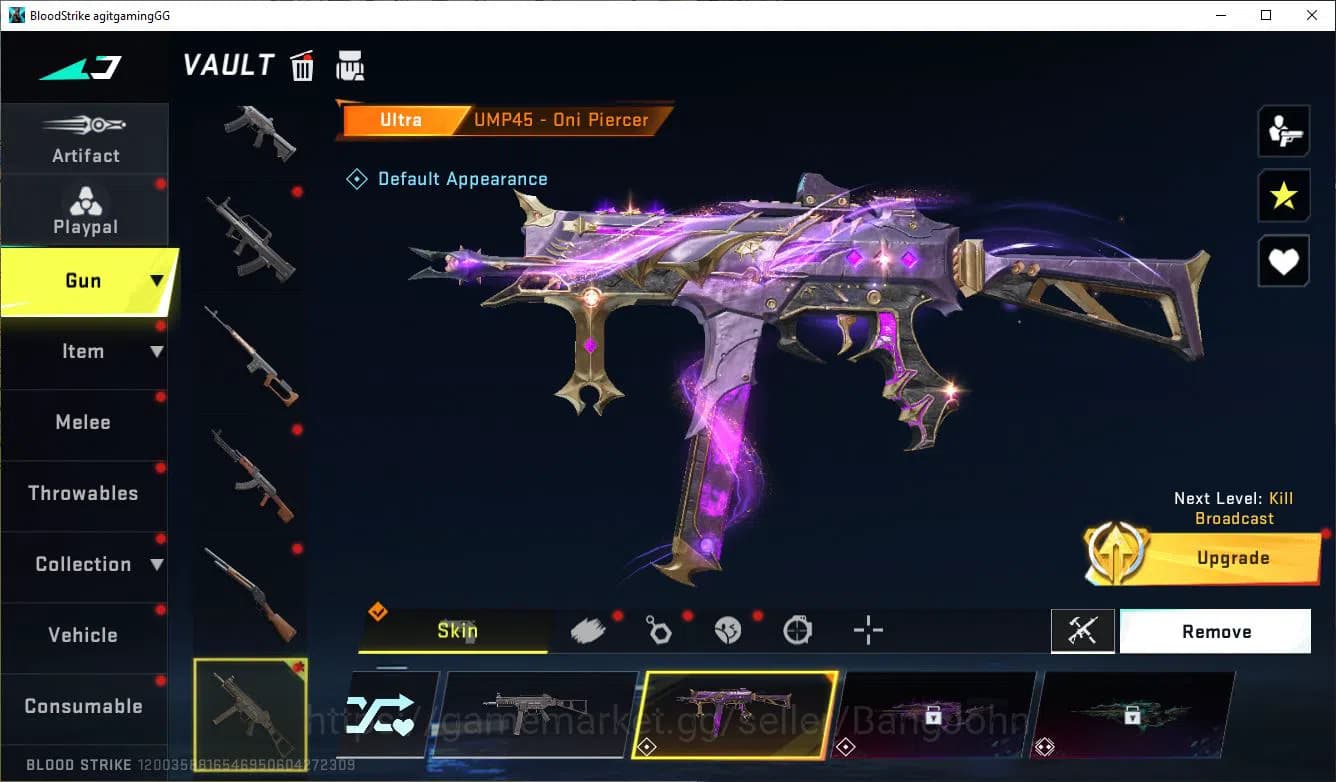The height and width of the screenshot is (782, 1336).
Task: Open the weapon charm customization icon
Action: coord(659,630)
